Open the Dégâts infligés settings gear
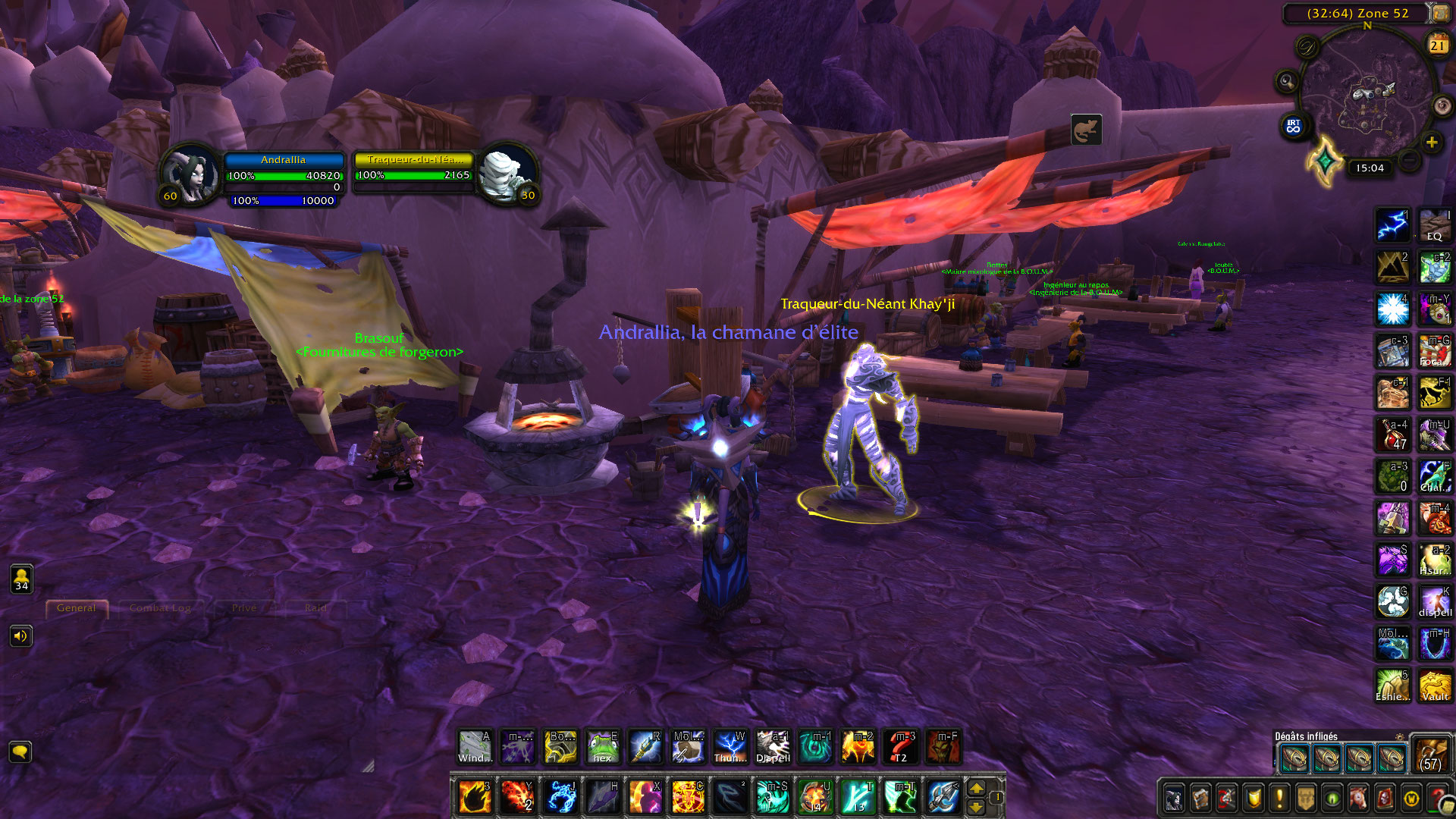The width and height of the screenshot is (1456, 819). point(1399,735)
